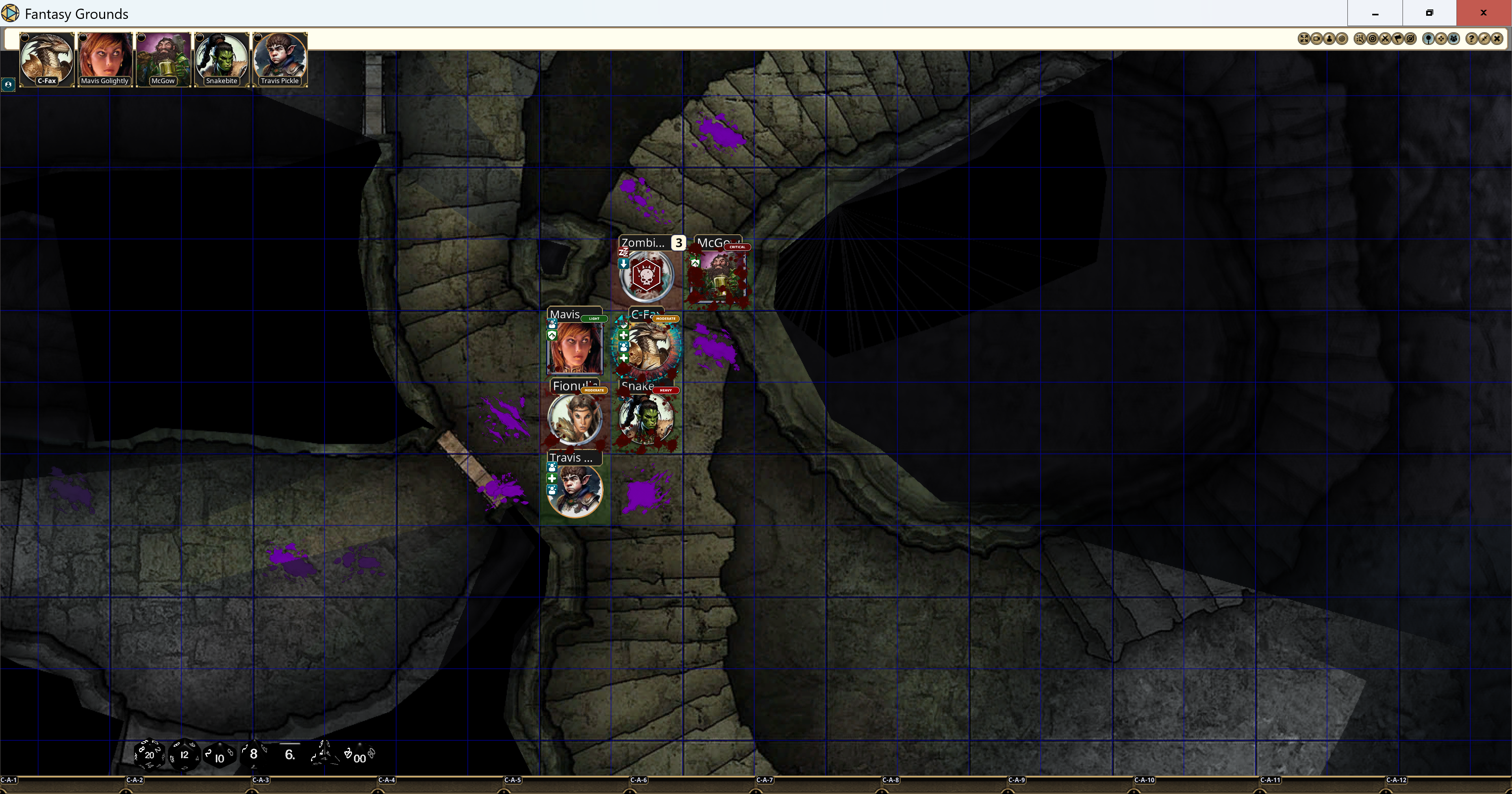The image size is (1512, 794).
Task: Click the crossed swords combat icon in toolbar
Action: [x=1385, y=39]
